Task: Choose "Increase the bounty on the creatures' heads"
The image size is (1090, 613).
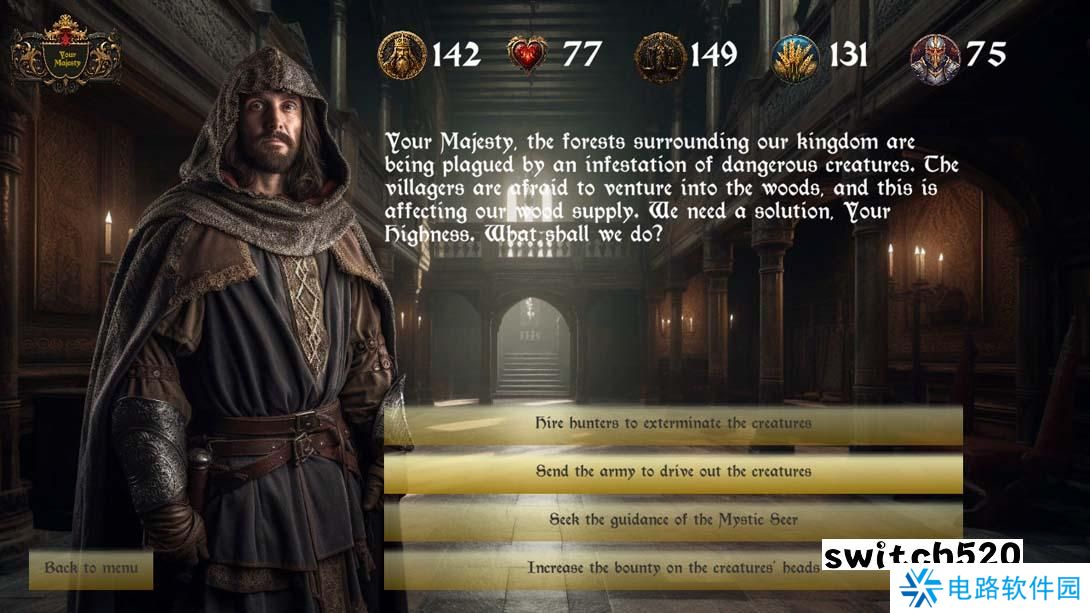Action: (x=673, y=567)
